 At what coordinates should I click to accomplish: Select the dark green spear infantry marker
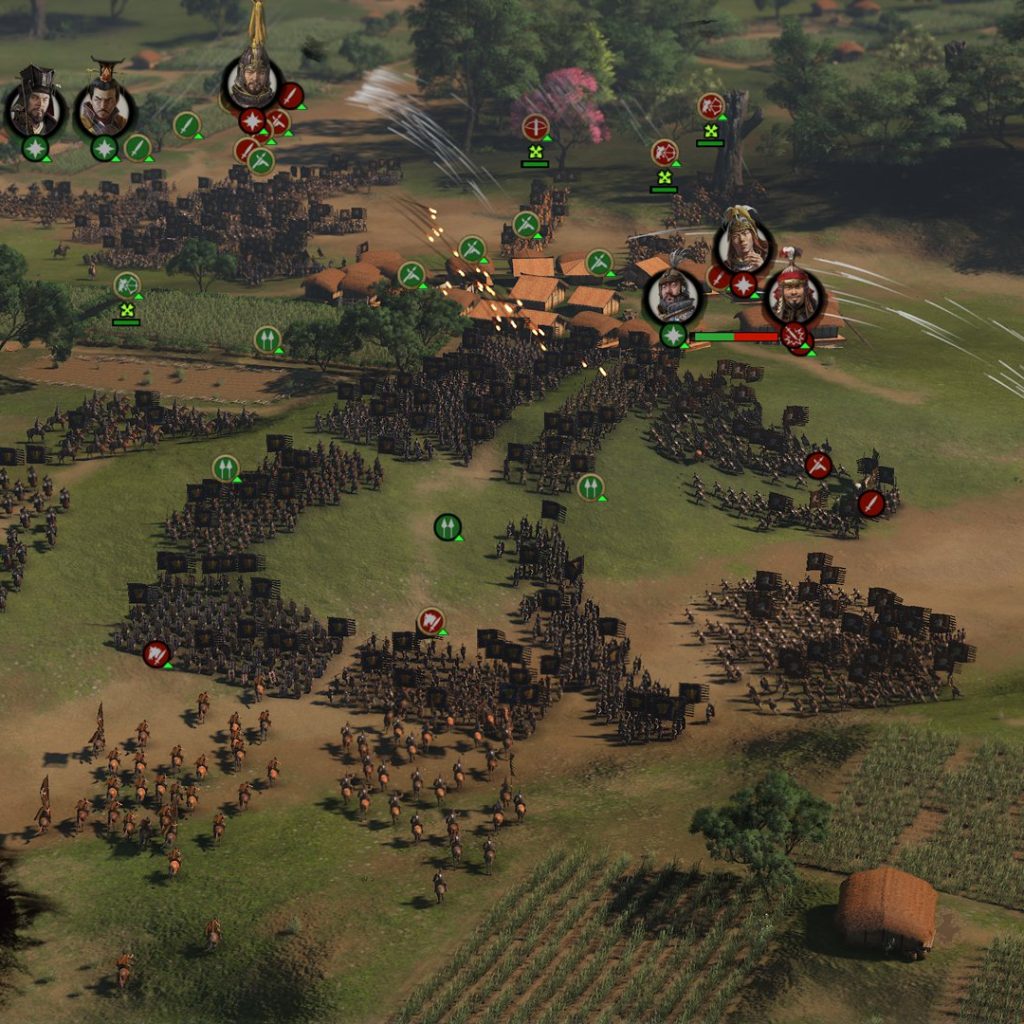tap(447, 526)
